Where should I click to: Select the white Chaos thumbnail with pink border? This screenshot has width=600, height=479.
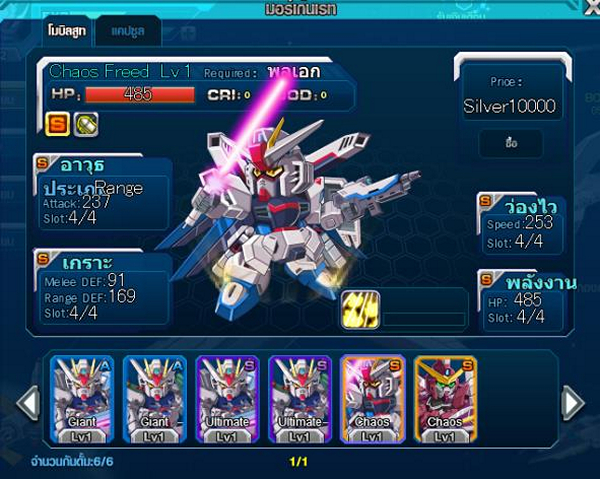372,400
